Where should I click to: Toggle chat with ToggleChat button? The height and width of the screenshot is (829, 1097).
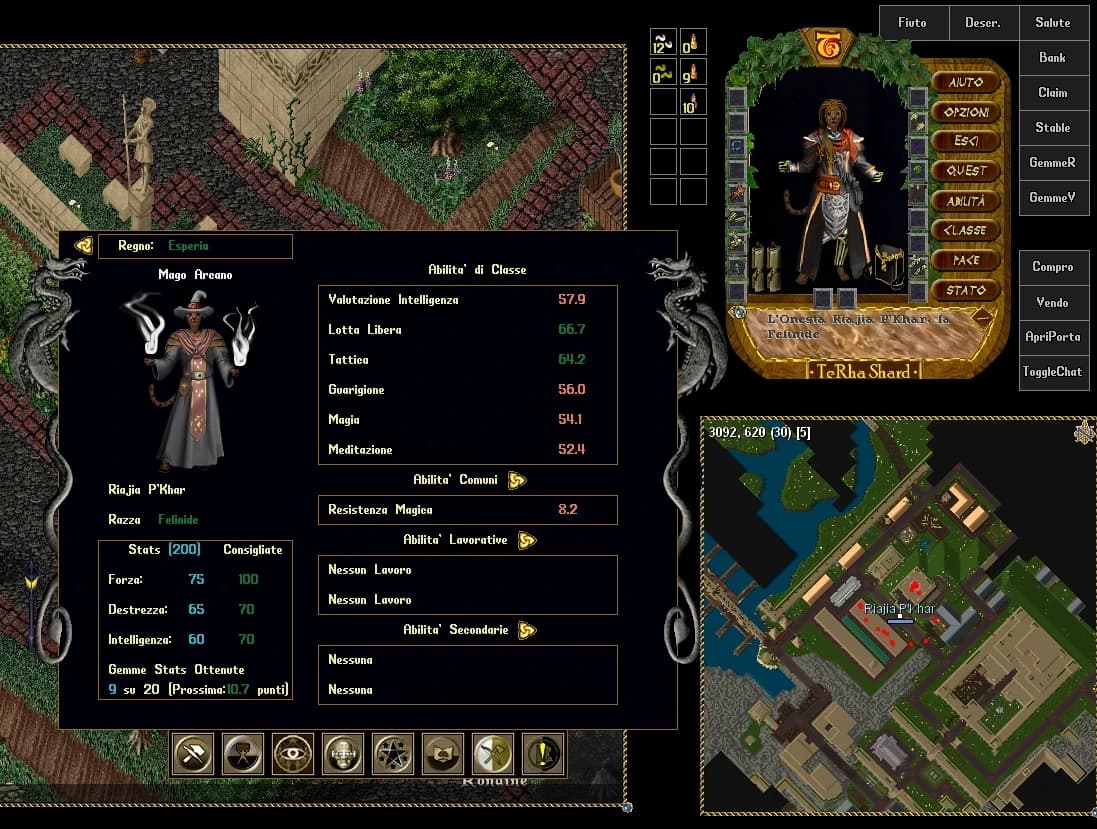click(x=1053, y=372)
